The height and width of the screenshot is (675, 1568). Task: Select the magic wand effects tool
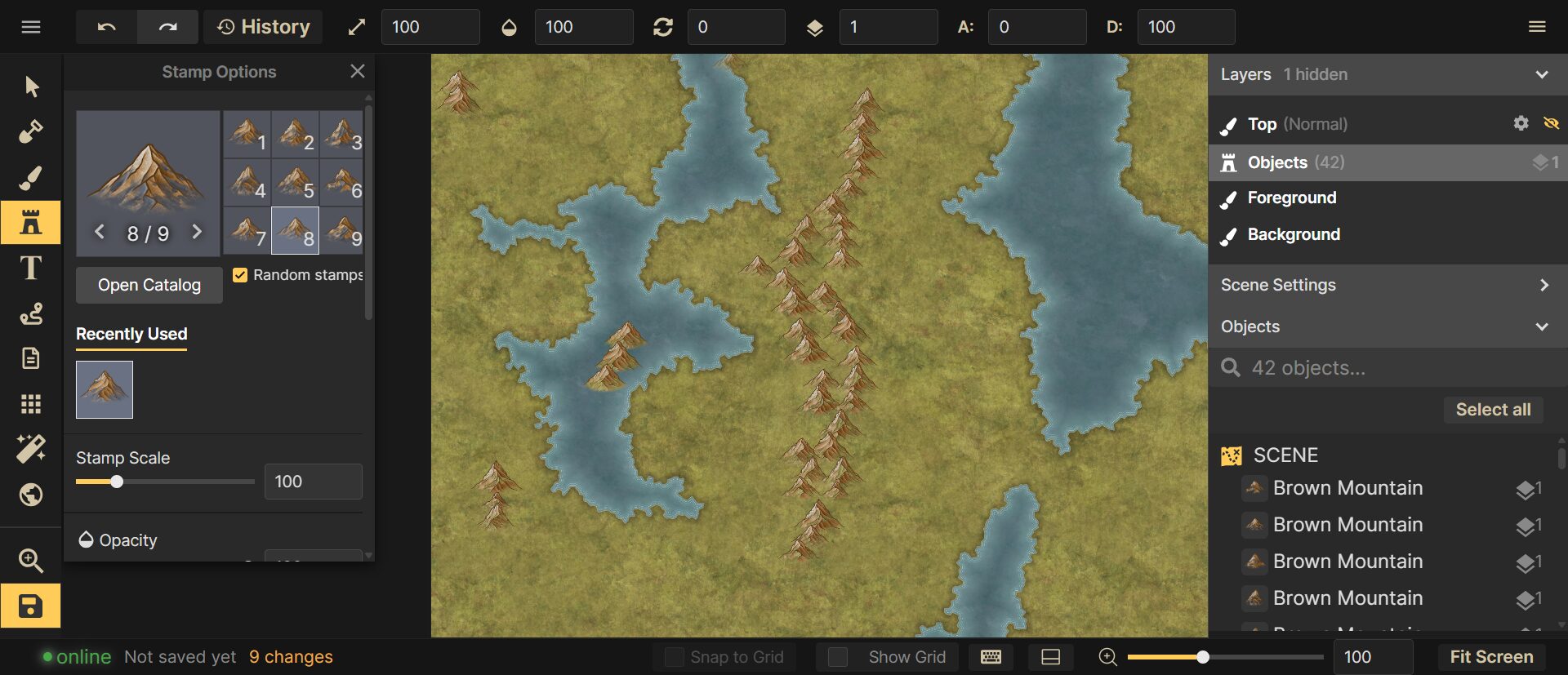pyautogui.click(x=31, y=448)
